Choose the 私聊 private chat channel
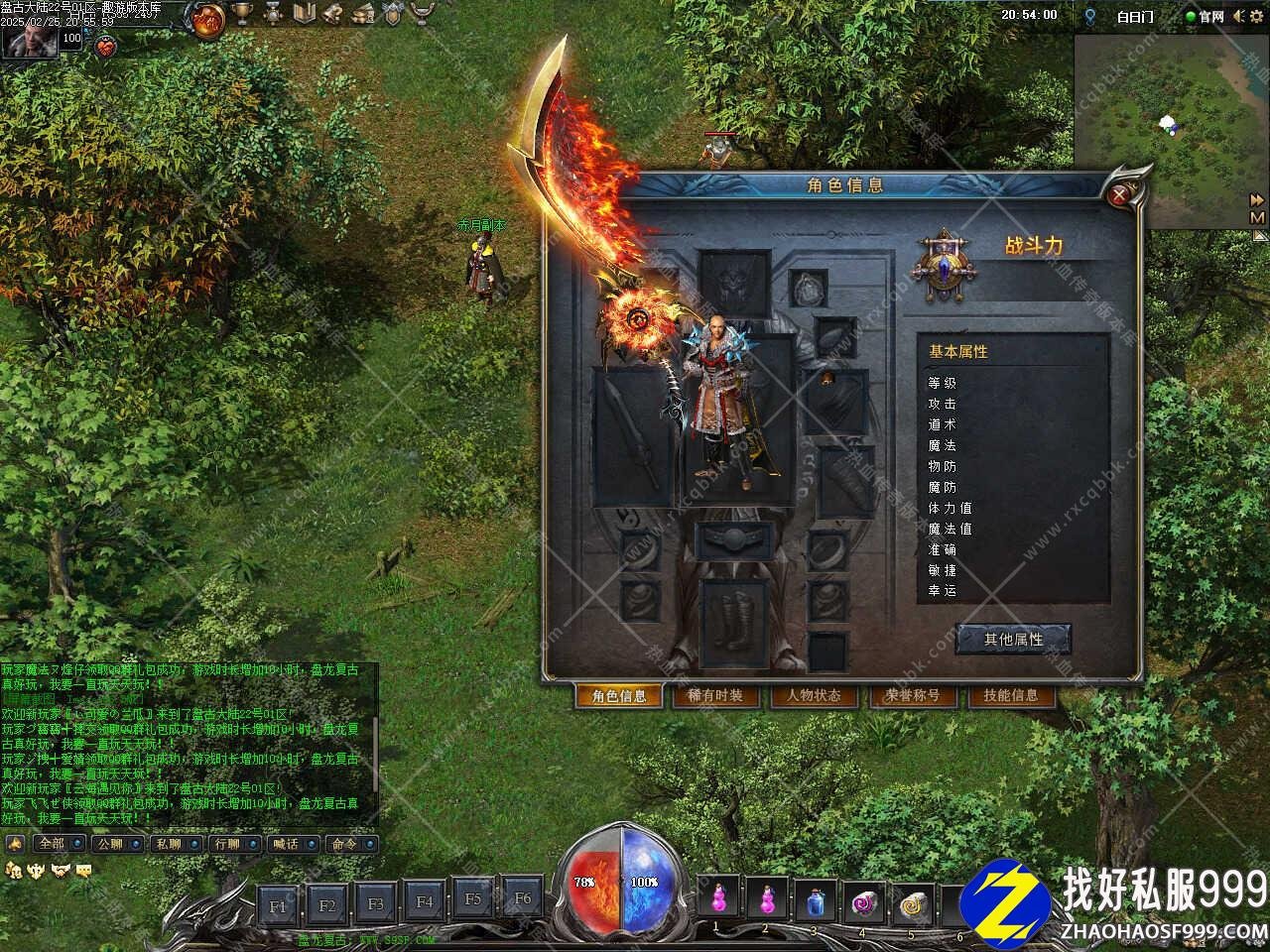The image size is (1270, 952). (173, 844)
